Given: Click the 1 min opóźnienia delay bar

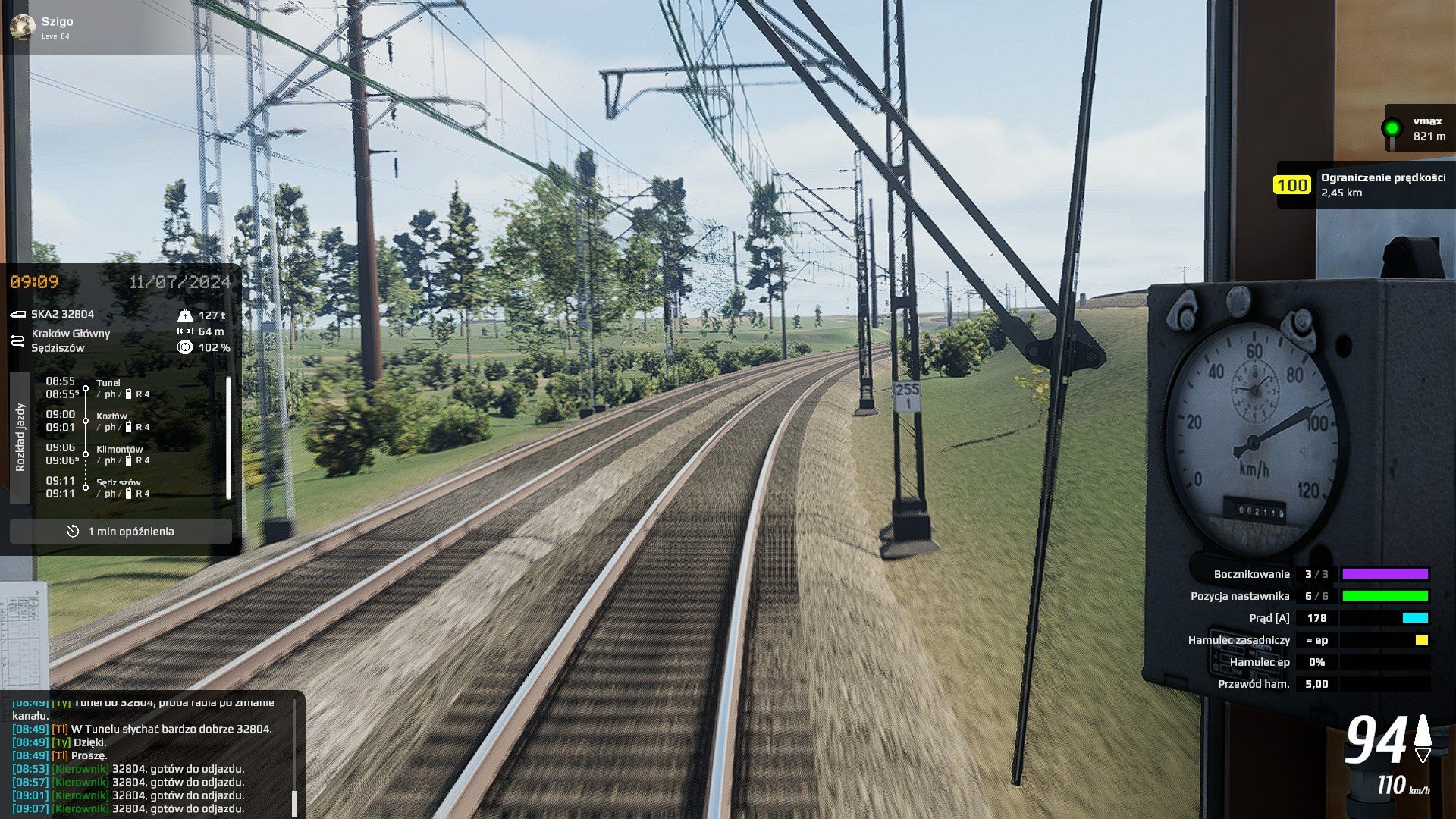Looking at the screenshot, I should 121,532.
